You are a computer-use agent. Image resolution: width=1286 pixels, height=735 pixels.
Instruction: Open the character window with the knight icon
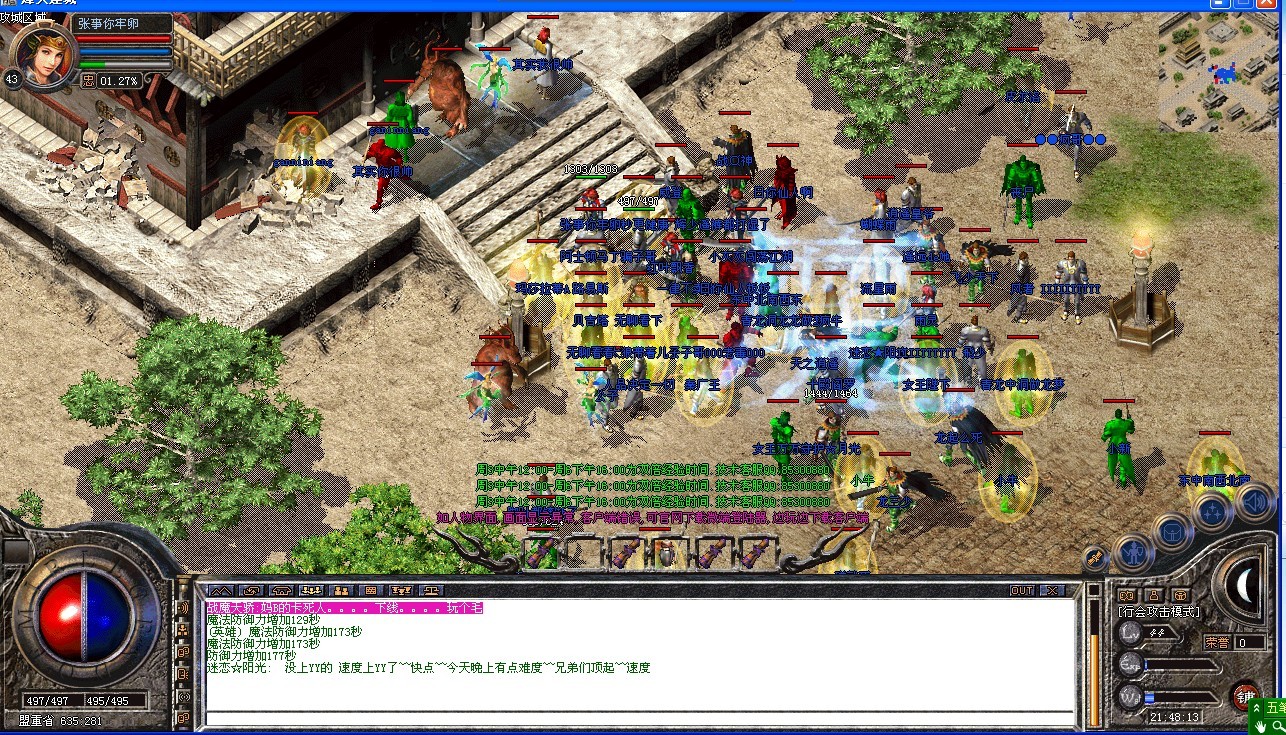click(1133, 553)
